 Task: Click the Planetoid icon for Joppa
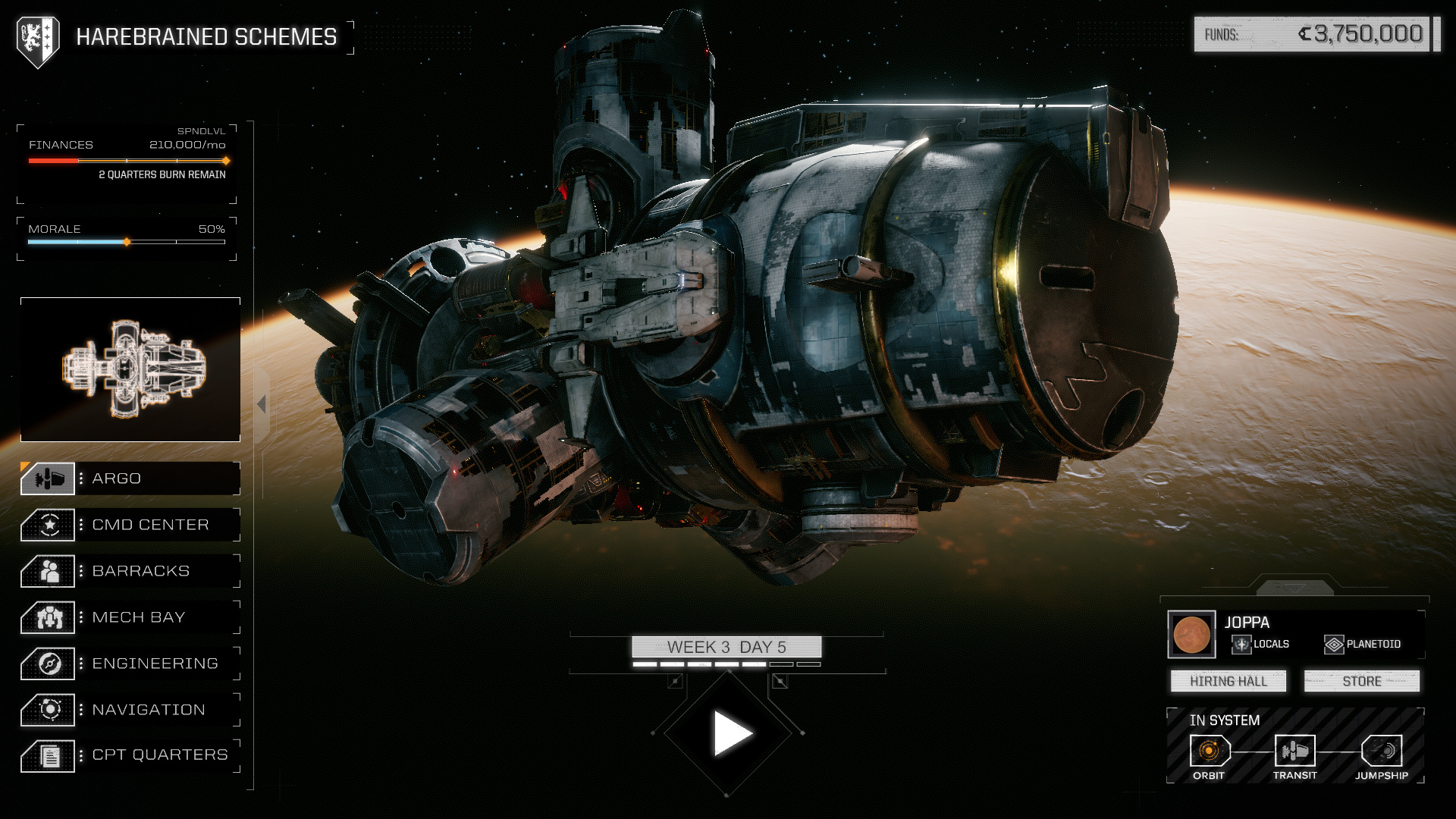coord(1334,644)
